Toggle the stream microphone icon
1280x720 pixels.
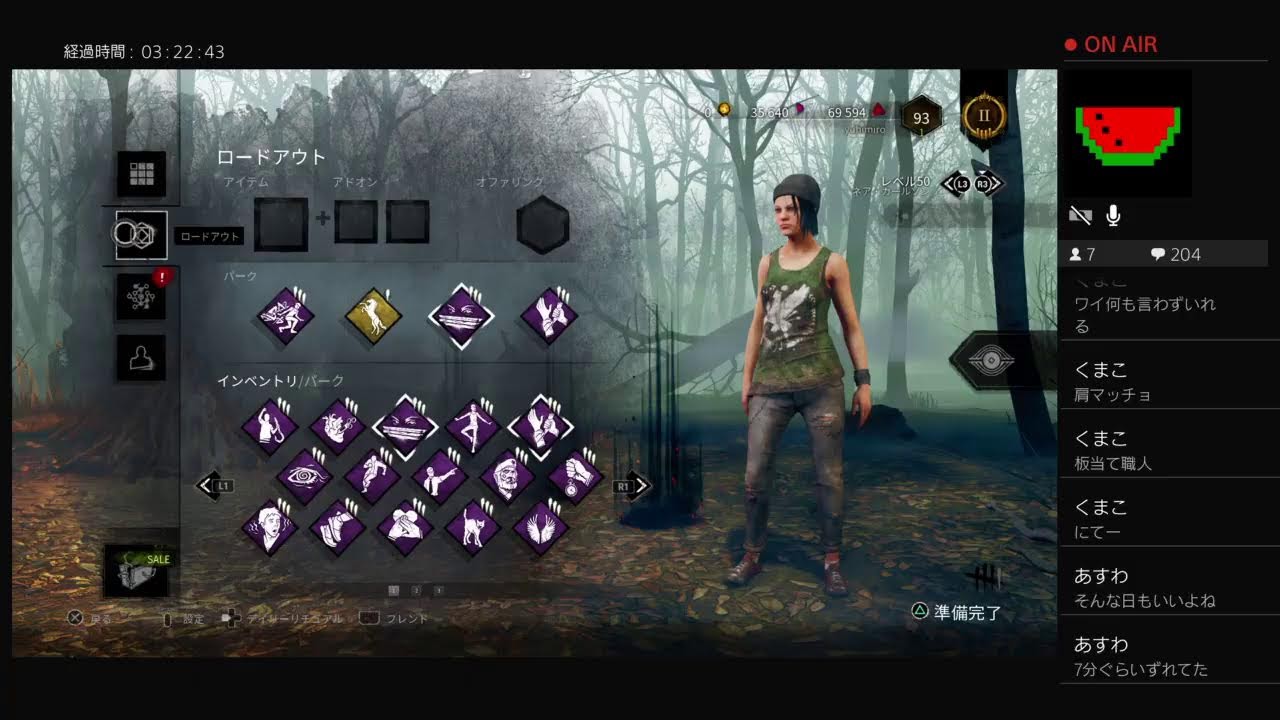1113,215
